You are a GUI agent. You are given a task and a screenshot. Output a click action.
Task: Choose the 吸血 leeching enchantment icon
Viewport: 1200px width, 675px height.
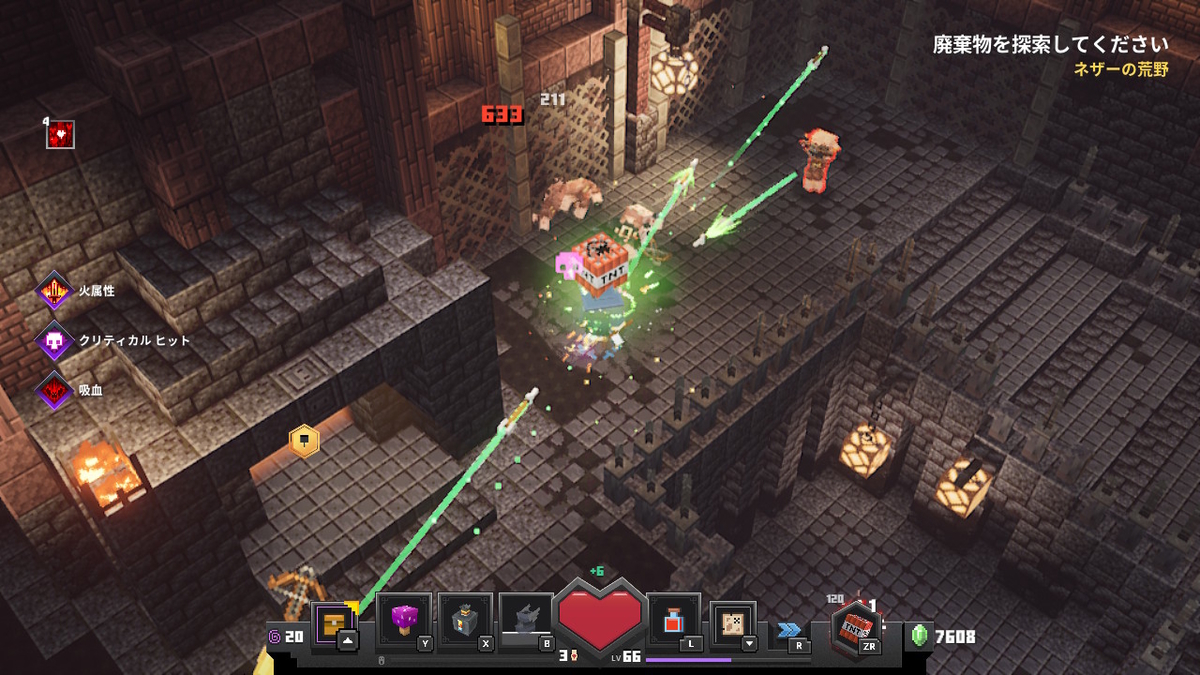coord(54,389)
